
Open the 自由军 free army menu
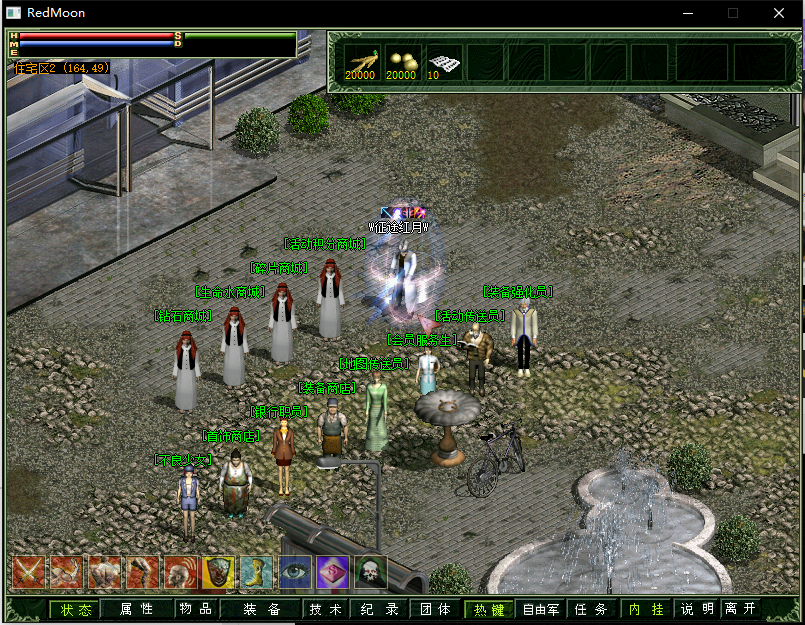[x=541, y=609]
